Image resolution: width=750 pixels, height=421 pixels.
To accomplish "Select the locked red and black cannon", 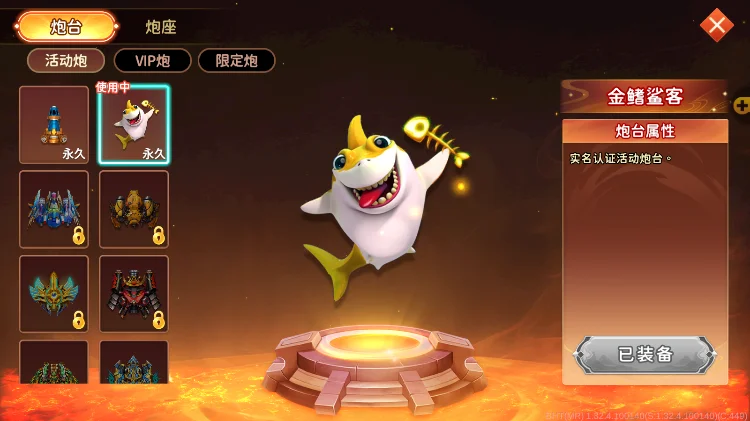I will click(134, 294).
